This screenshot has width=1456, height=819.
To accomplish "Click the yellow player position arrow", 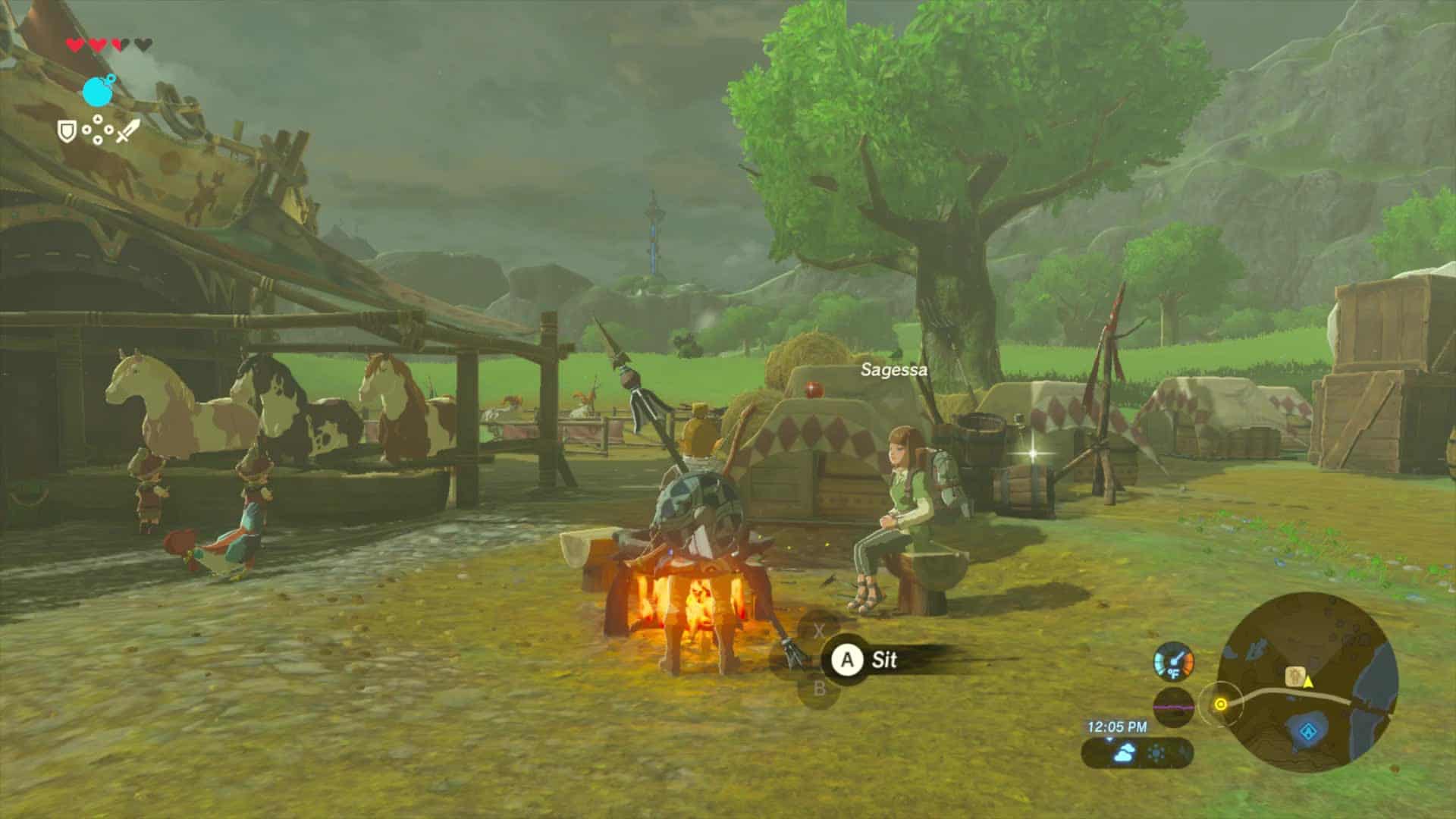I will [x=1308, y=681].
